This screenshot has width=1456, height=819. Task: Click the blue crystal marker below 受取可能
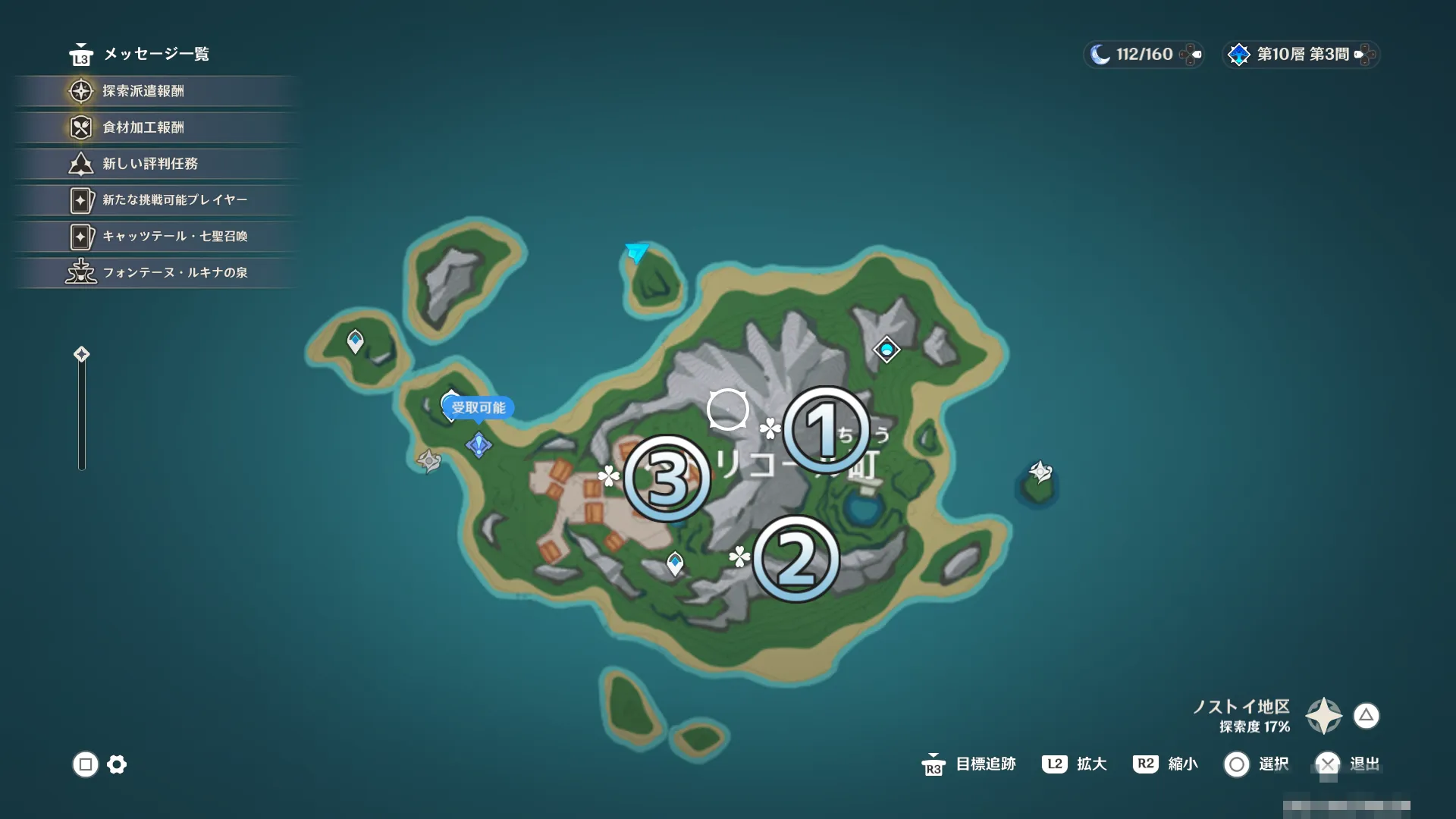point(479,444)
